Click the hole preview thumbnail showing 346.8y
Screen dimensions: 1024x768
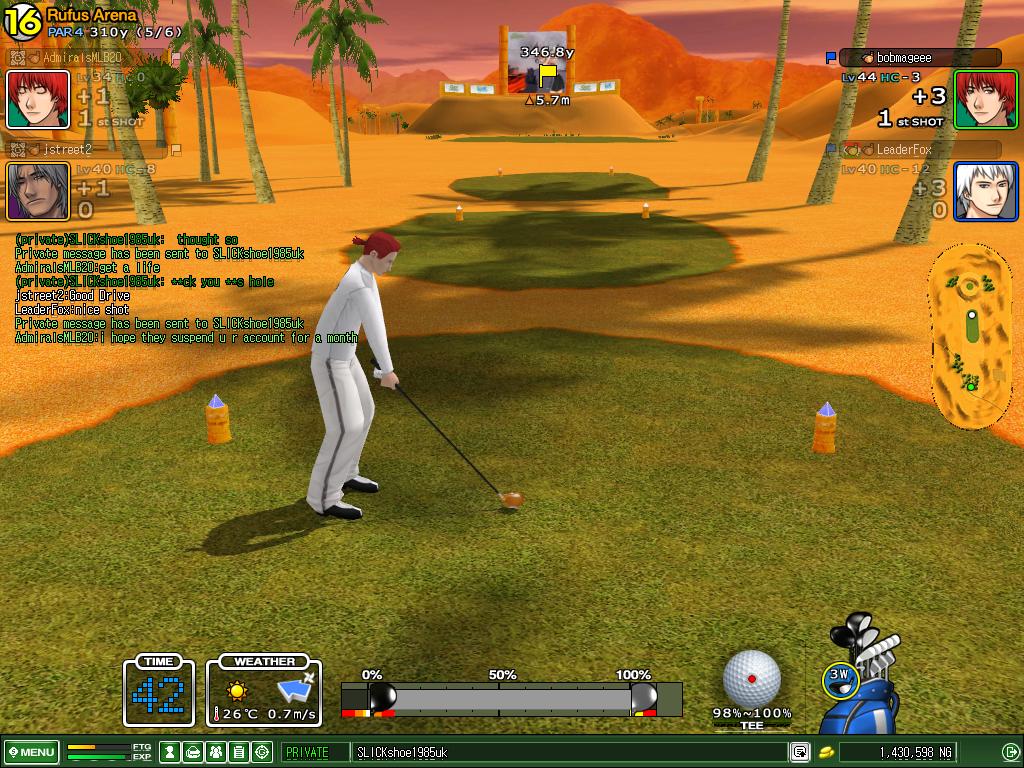point(537,62)
